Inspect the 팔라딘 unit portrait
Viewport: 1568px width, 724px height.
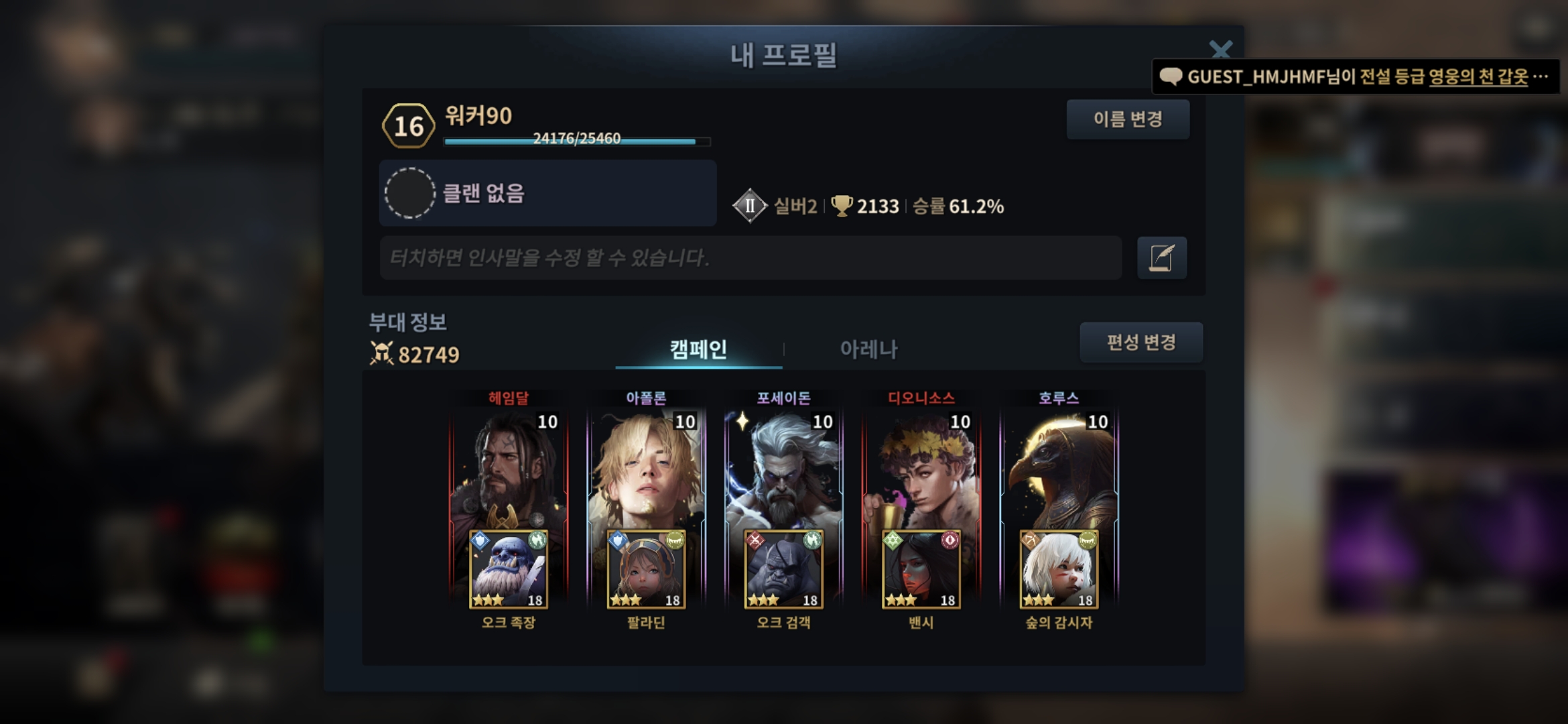(646, 570)
